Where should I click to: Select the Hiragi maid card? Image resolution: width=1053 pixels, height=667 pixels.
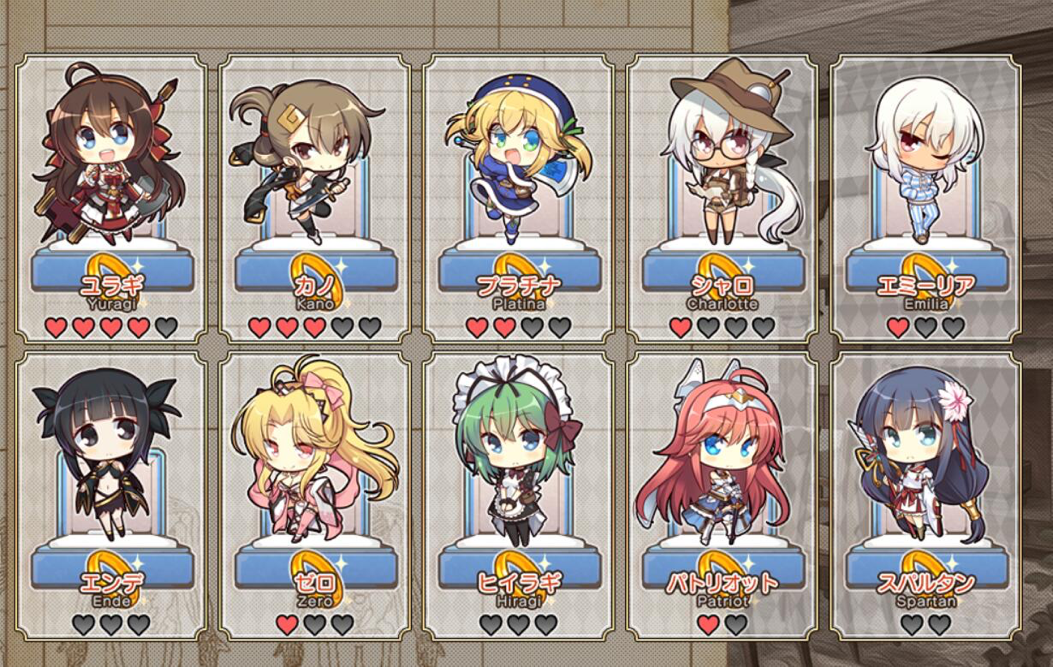[x=518, y=495]
